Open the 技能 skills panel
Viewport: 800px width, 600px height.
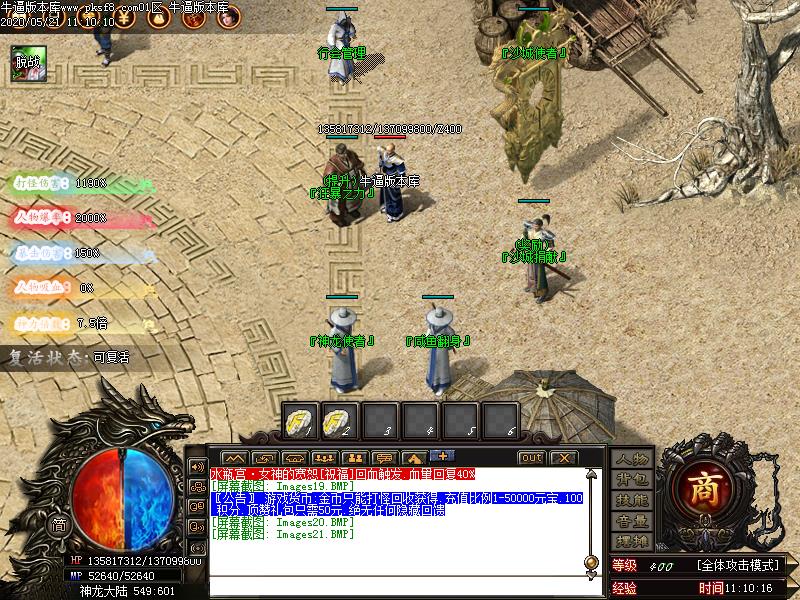632,500
